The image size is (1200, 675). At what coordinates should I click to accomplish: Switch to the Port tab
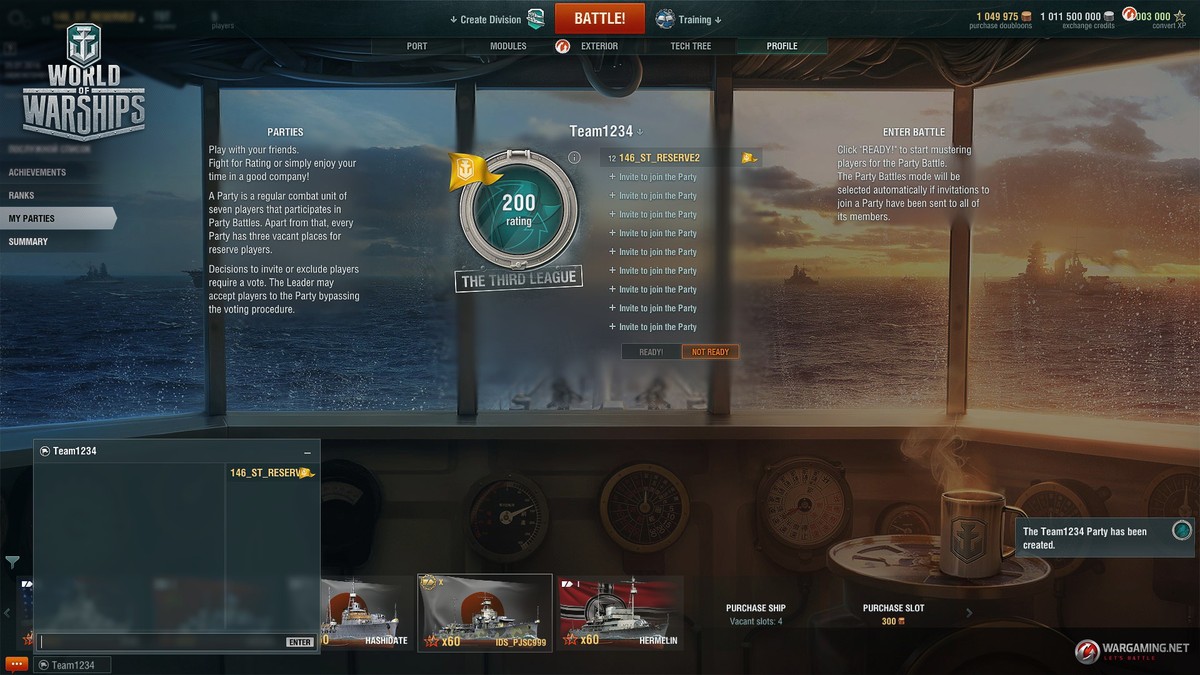(417, 46)
